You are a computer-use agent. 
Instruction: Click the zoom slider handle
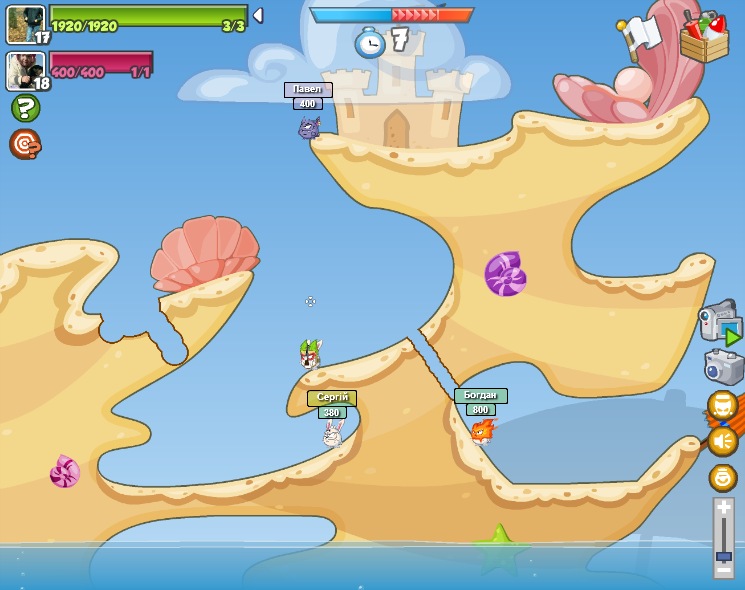723,555
